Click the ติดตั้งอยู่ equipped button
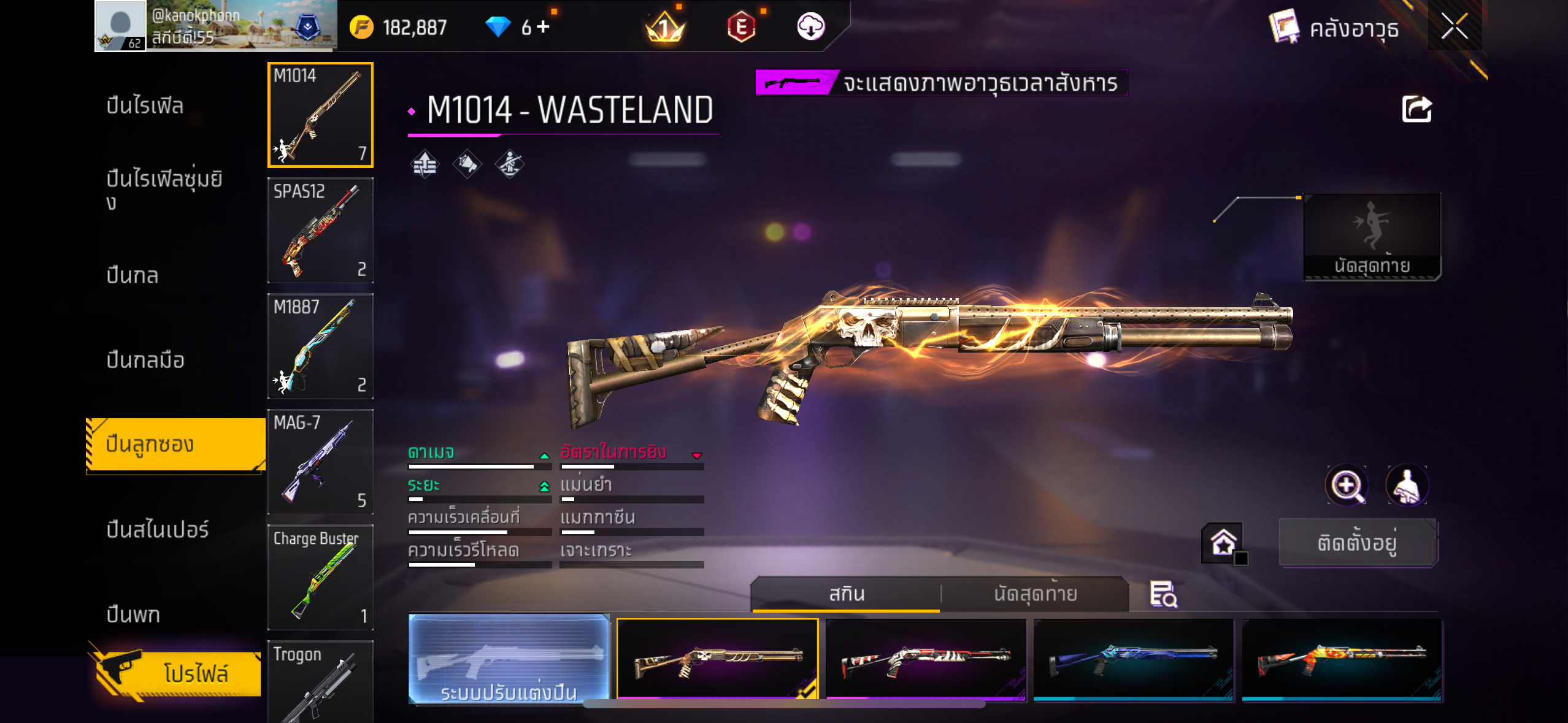This screenshot has width=1568, height=723. [x=1358, y=543]
